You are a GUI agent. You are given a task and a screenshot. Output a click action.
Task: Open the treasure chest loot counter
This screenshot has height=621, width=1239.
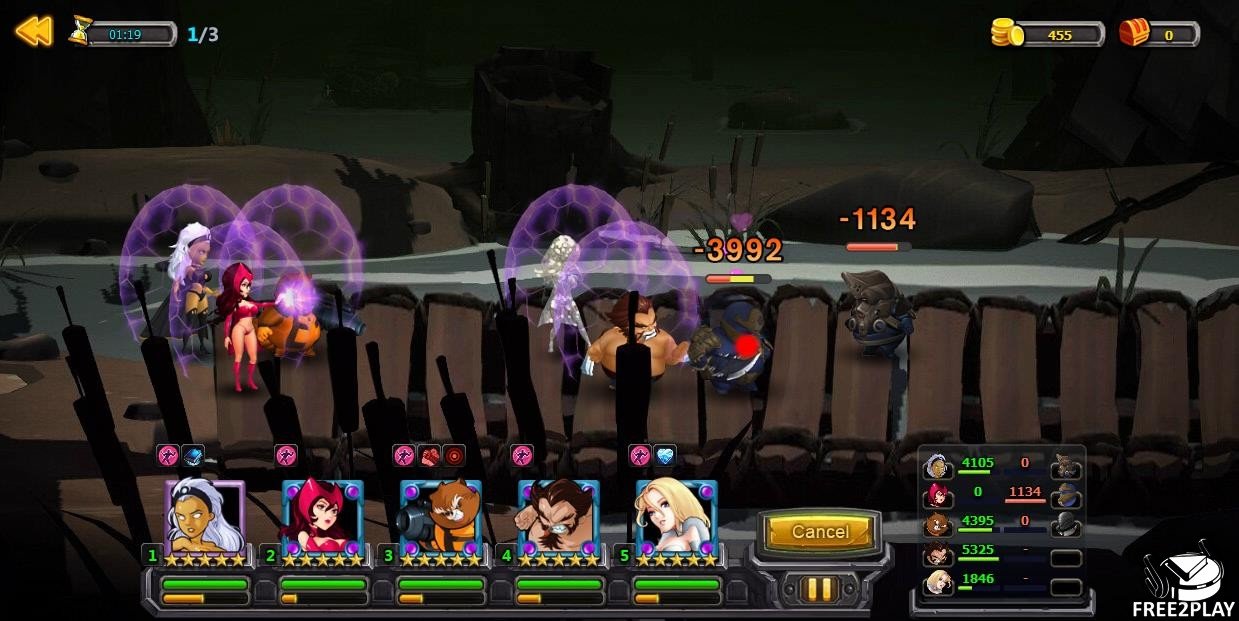coord(1135,33)
